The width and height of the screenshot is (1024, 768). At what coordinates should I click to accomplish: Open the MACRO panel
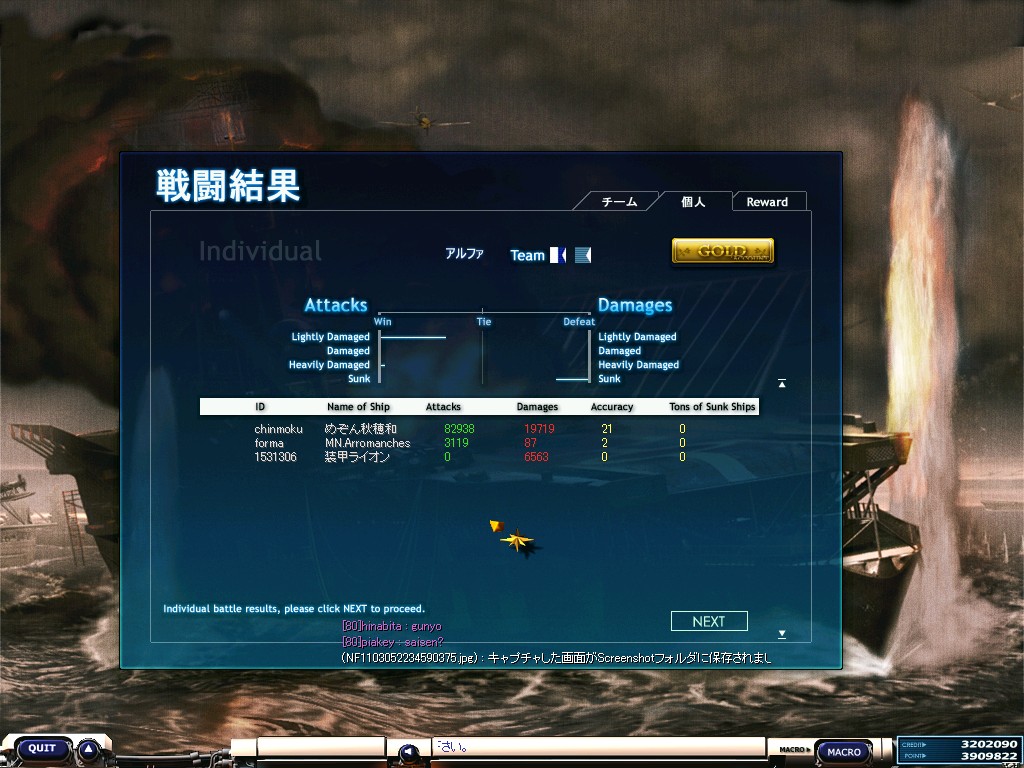(x=844, y=752)
